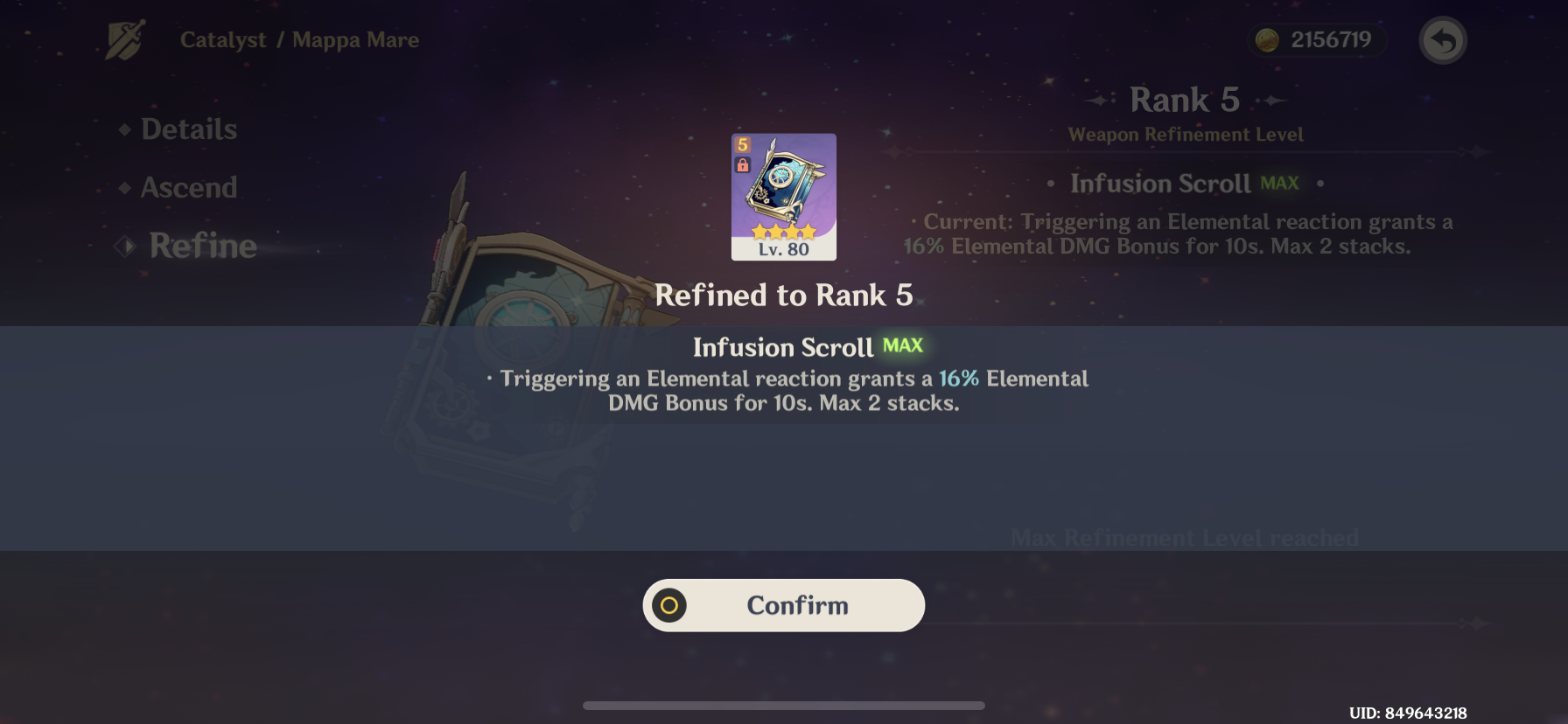
Task: Switch to the Details tab
Action: pos(191,129)
